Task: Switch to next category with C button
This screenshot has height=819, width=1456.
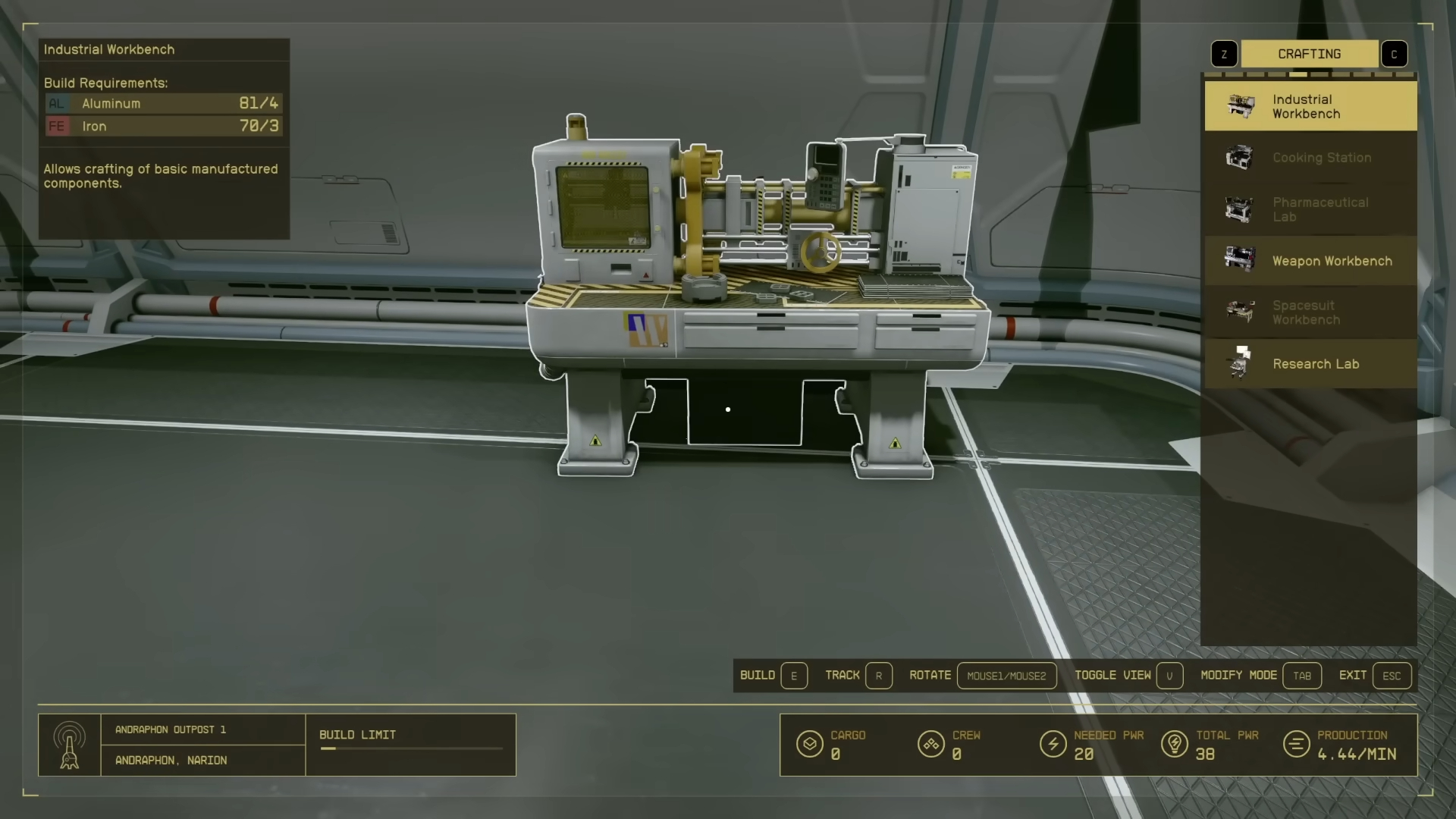Action: coord(1395,54)
